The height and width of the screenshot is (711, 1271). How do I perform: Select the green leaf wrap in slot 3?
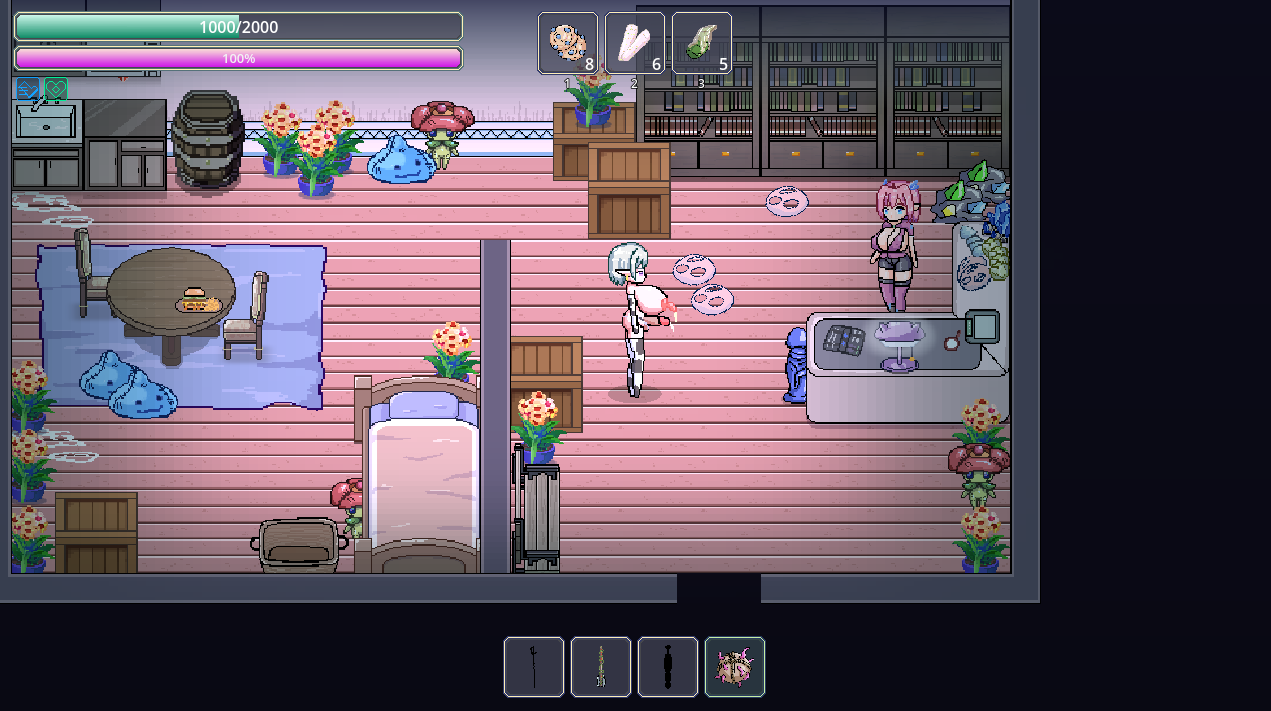tap(702, 43)
